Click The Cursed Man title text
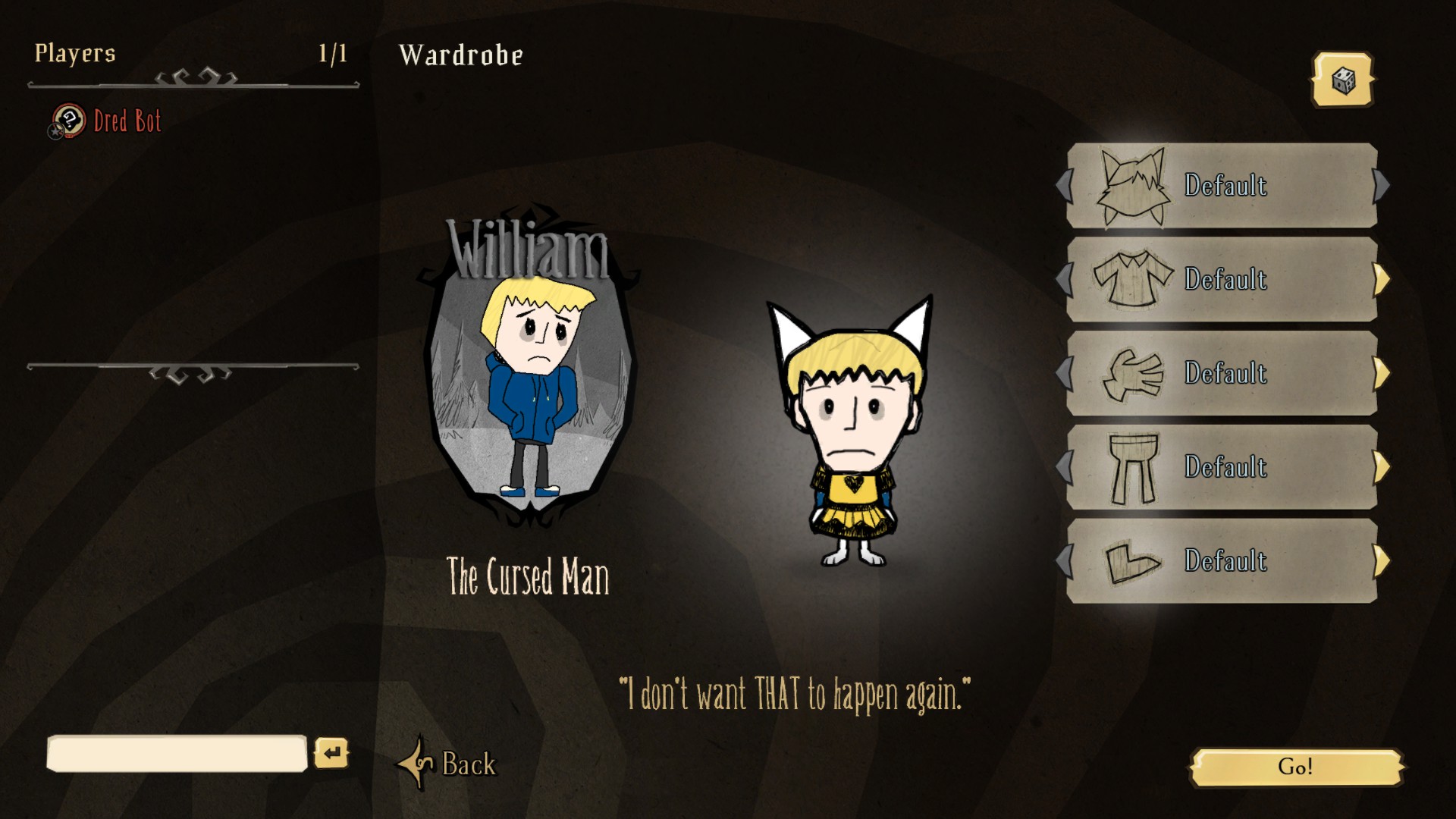Viewport: 1456px width, 819px height. click(529, 576)
